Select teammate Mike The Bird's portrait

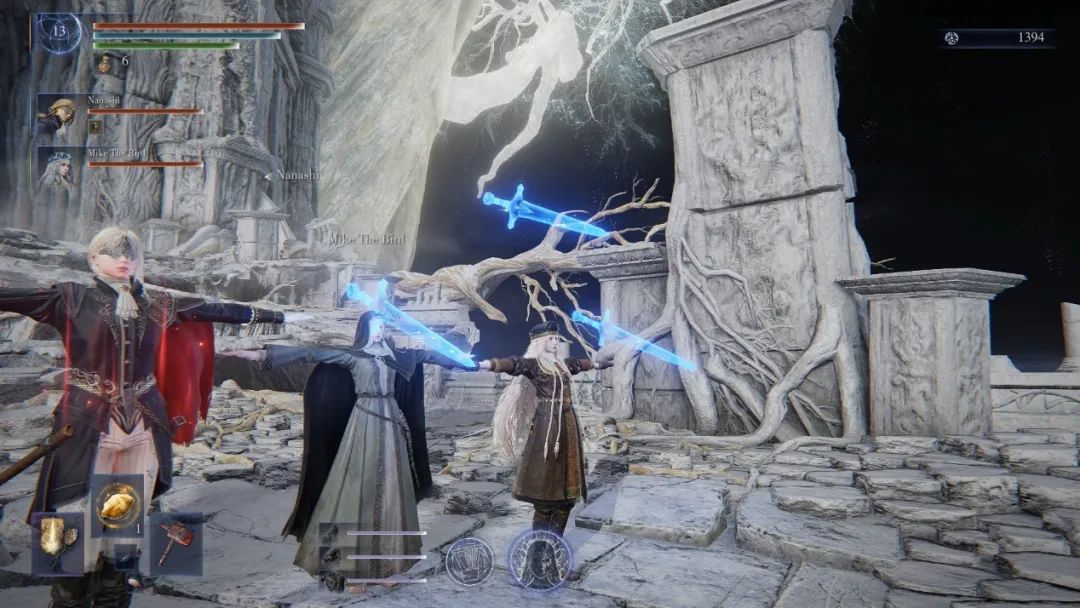[58, 169]
